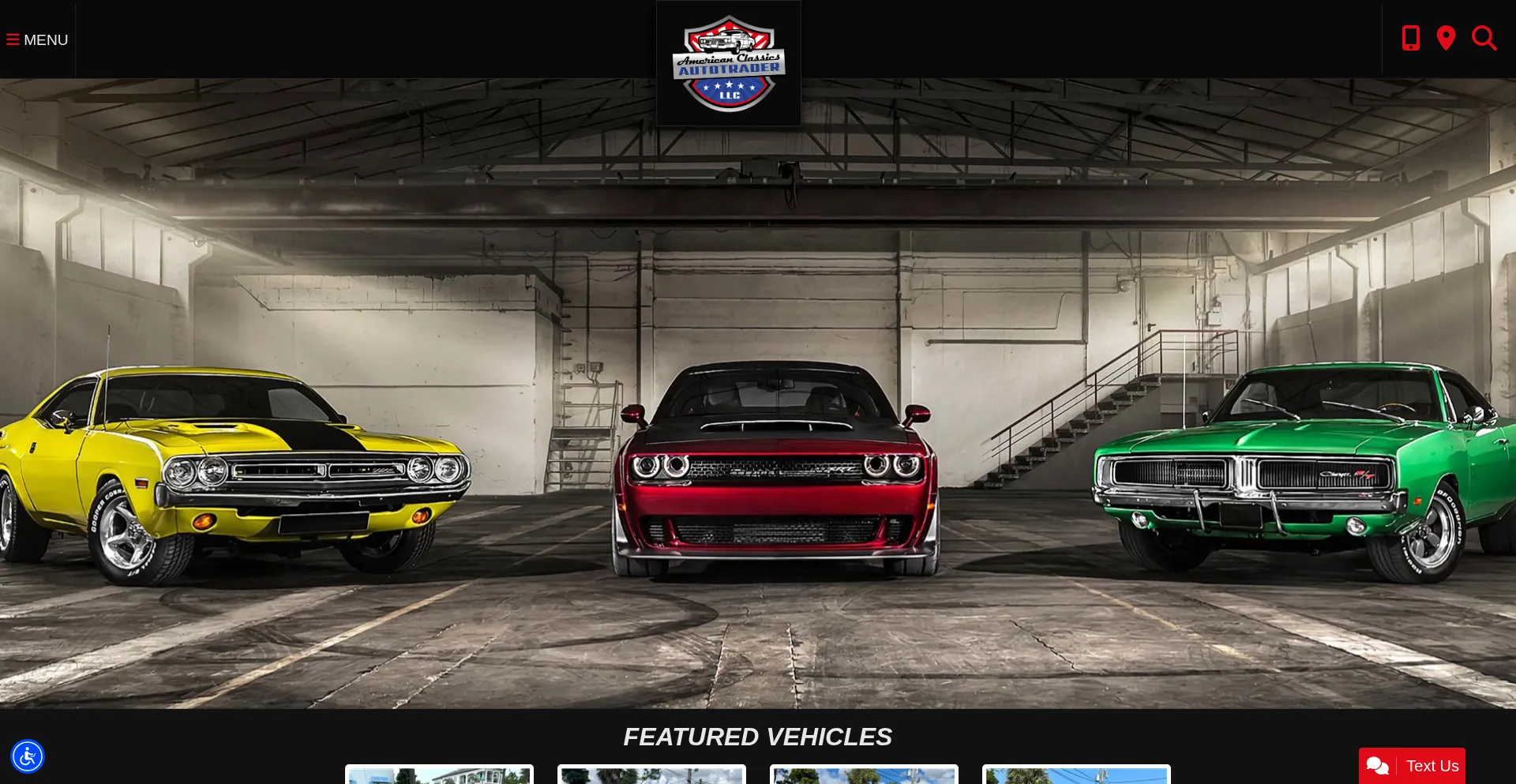This screenshot has height=784, width=1516.
Task: Open the search magnifier icon
Action: [x=1484, y=38]
